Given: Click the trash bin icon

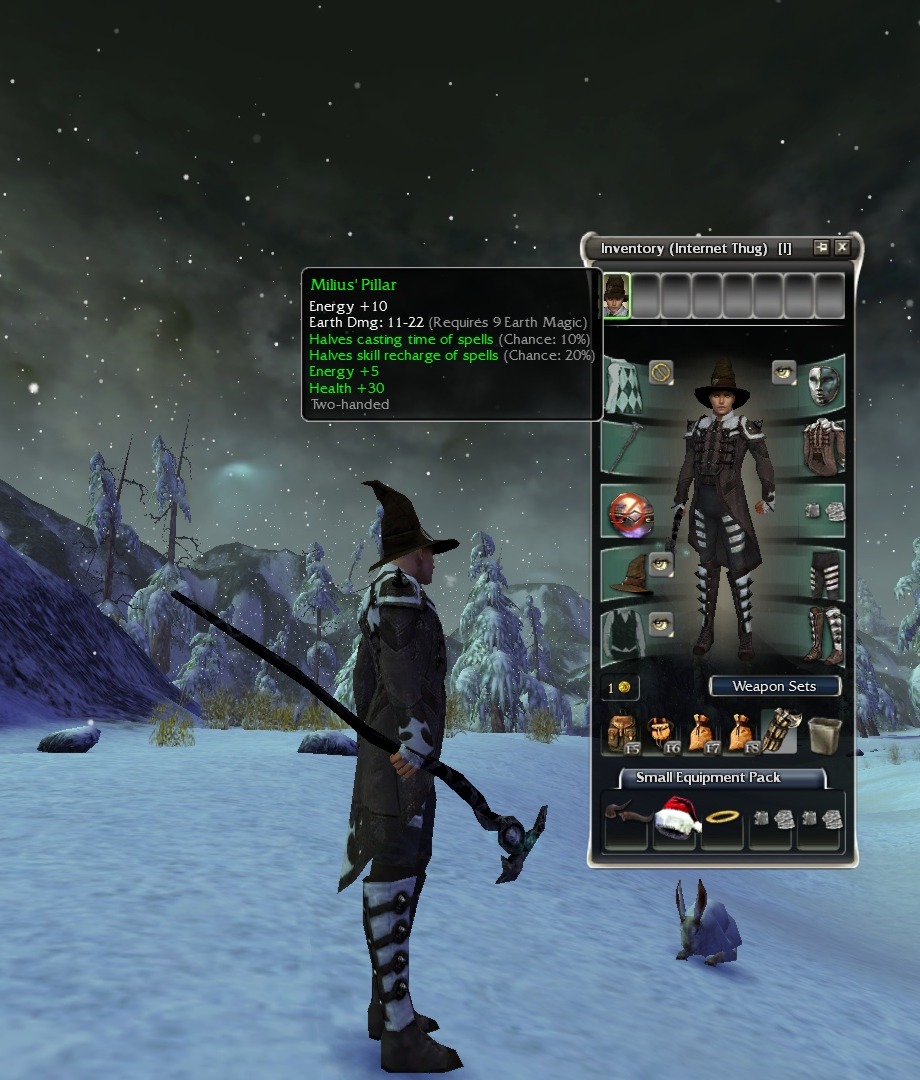Looking at the screenshot, I should tap(824, 733).
